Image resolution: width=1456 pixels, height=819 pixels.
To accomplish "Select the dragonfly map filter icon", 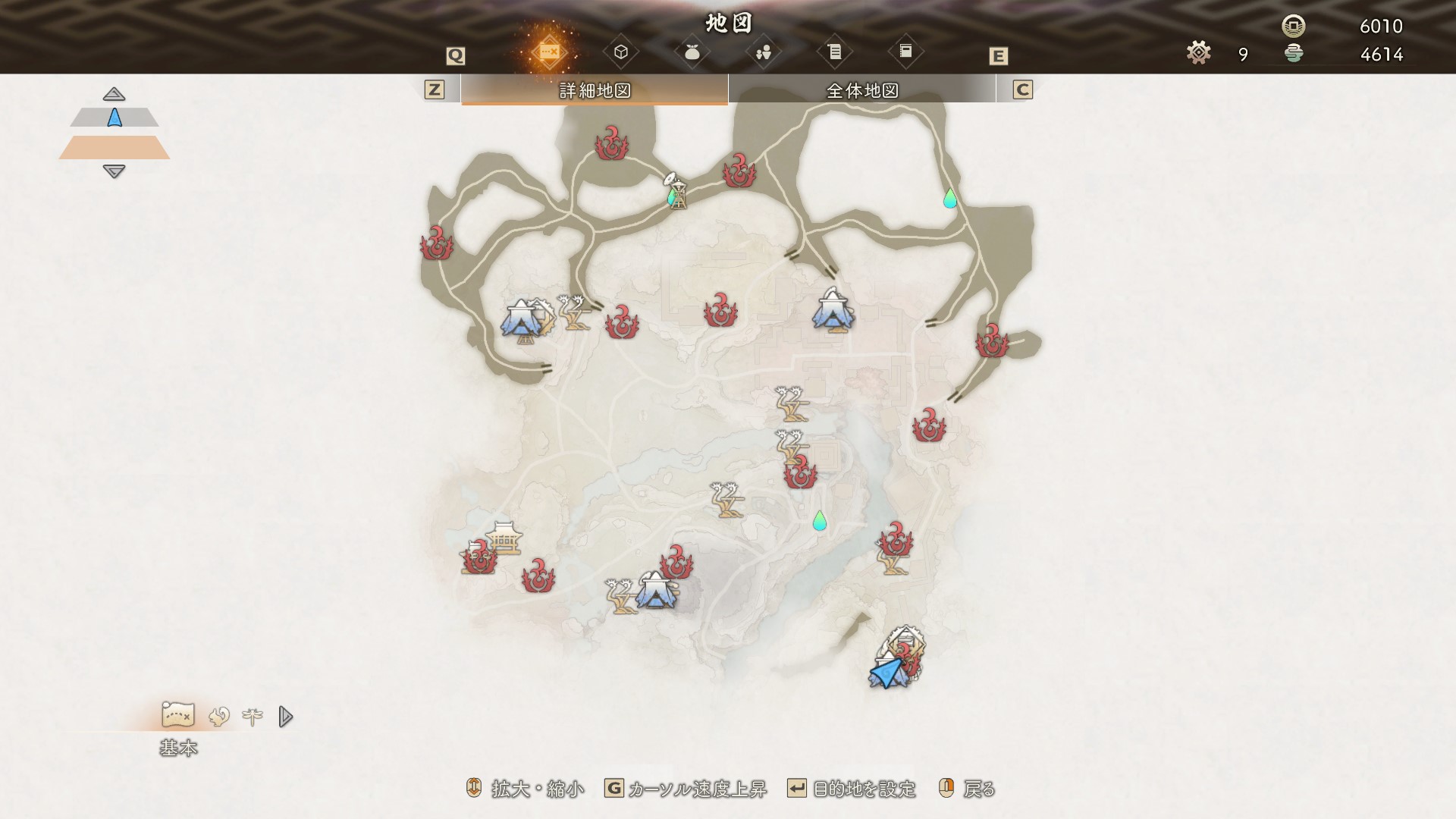I will [x=253, y=716].
